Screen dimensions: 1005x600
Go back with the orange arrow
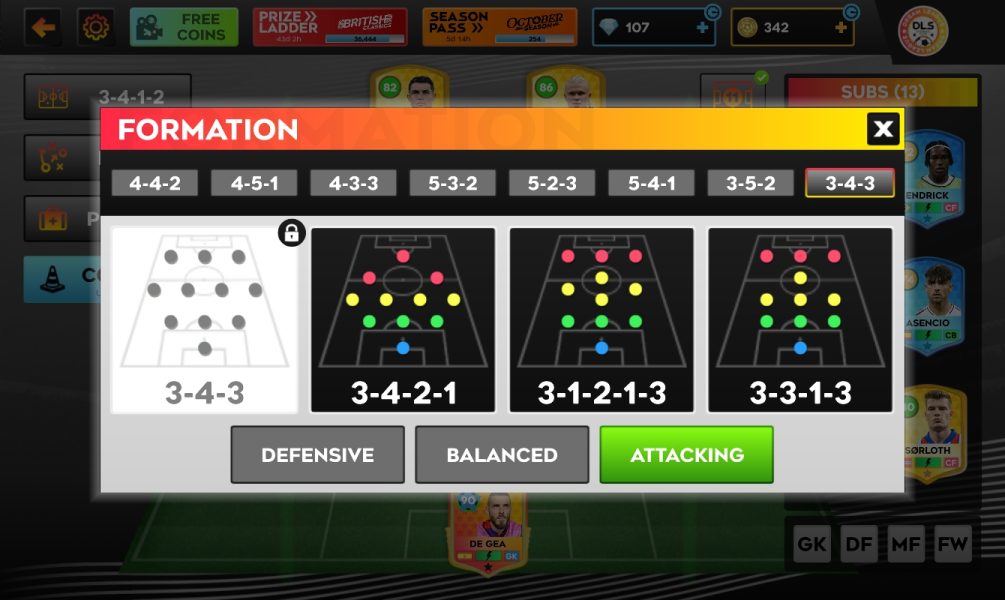click(43, 27)
